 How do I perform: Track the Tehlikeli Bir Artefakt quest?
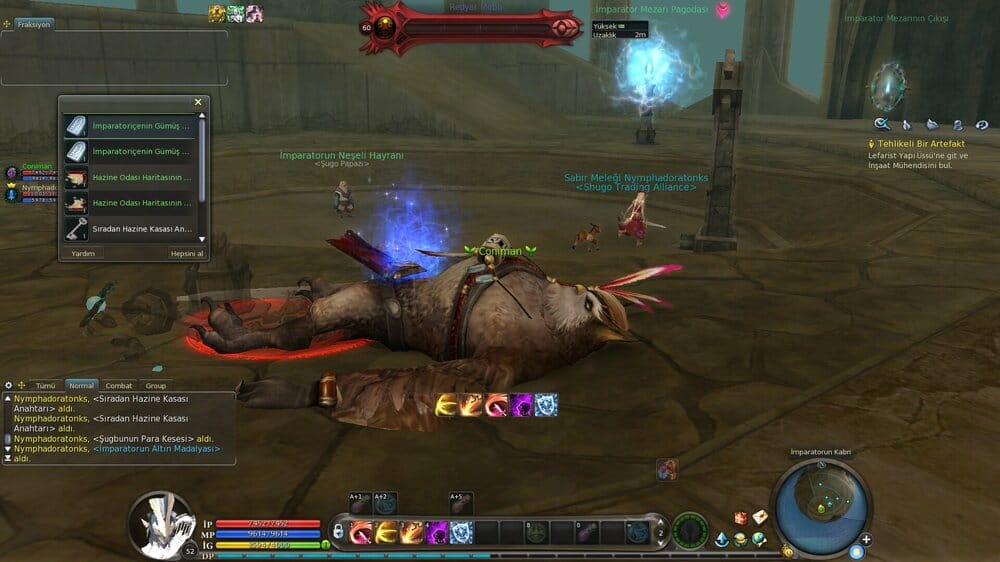tap(920, 144)
